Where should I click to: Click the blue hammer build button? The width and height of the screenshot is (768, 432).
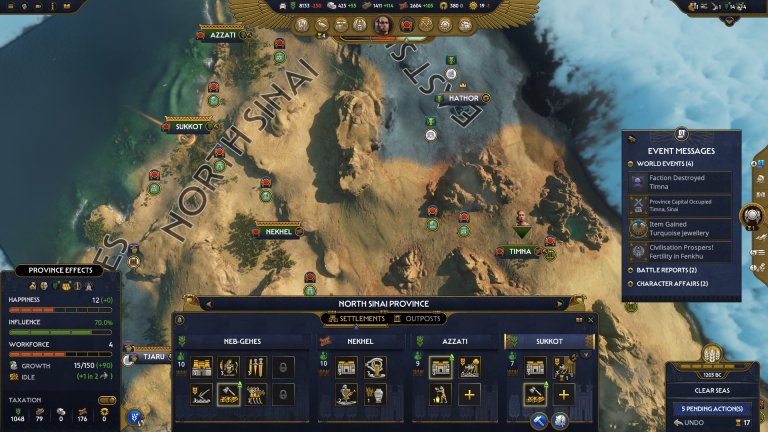point(538,420)
